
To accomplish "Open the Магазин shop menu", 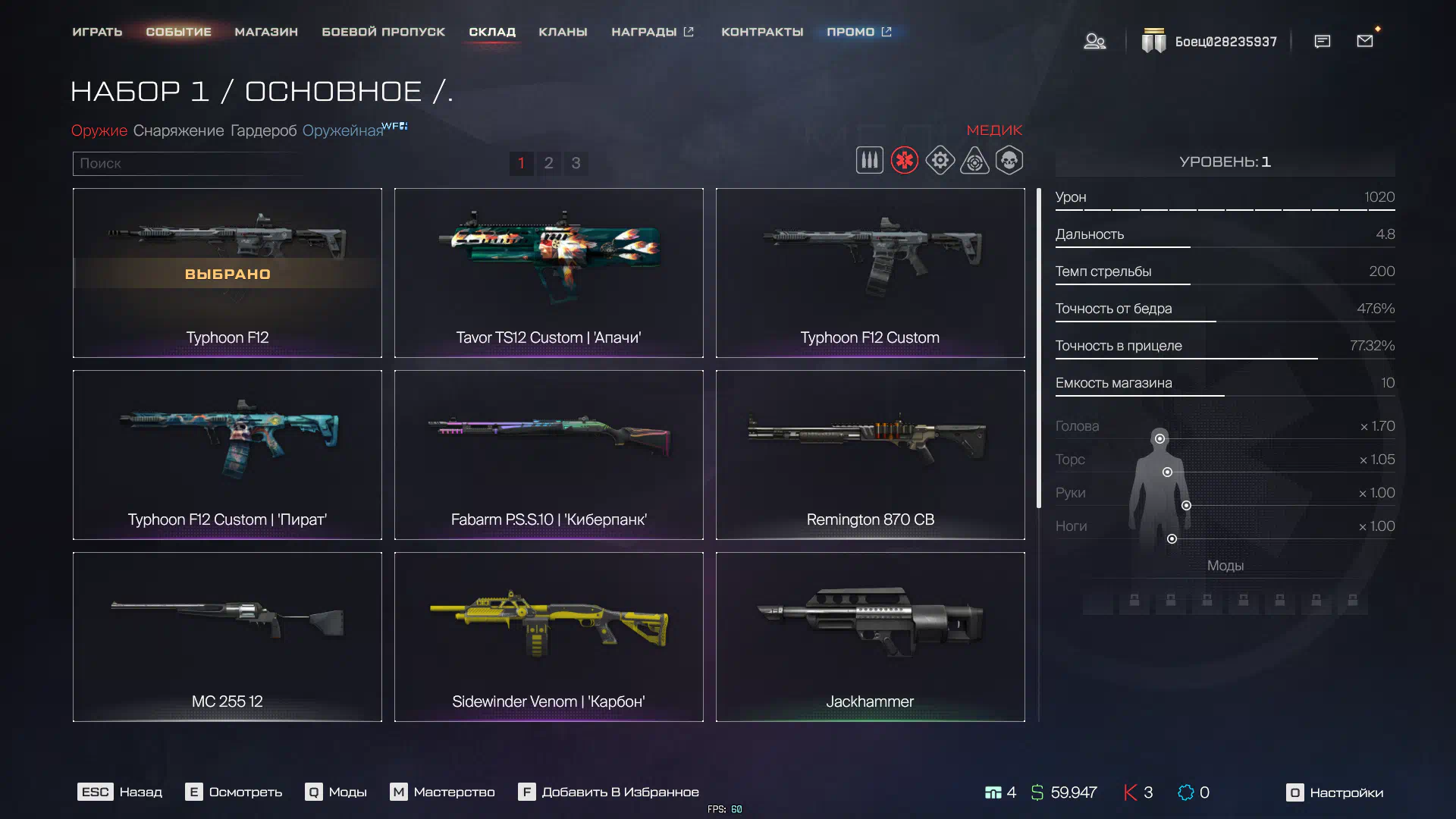I will (266, 32).
